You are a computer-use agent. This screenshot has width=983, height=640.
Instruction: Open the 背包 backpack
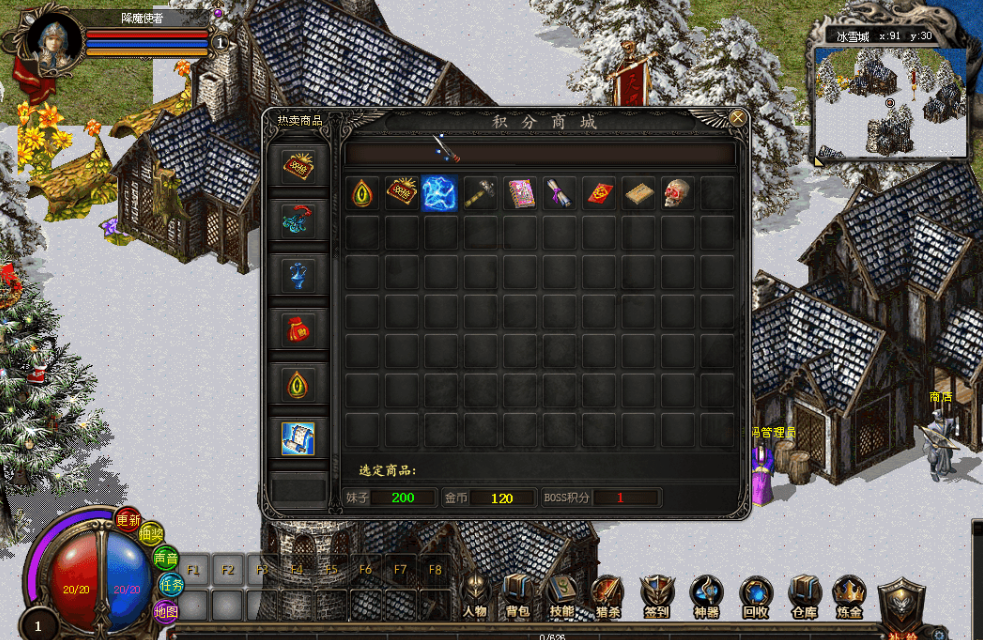(x=518, y=598)
